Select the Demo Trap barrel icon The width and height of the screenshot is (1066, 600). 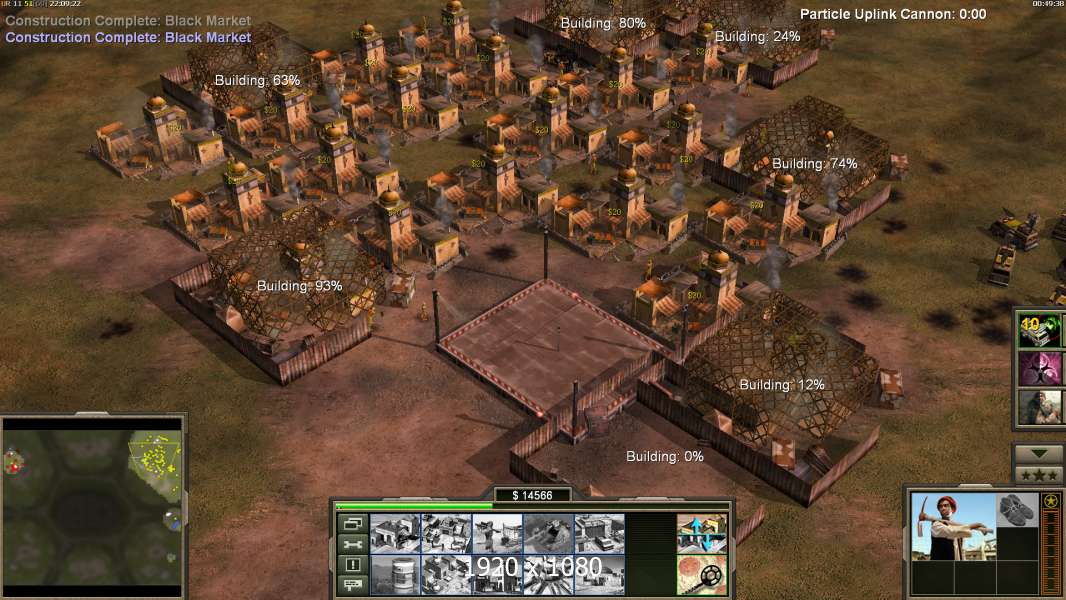click(395, 575)
